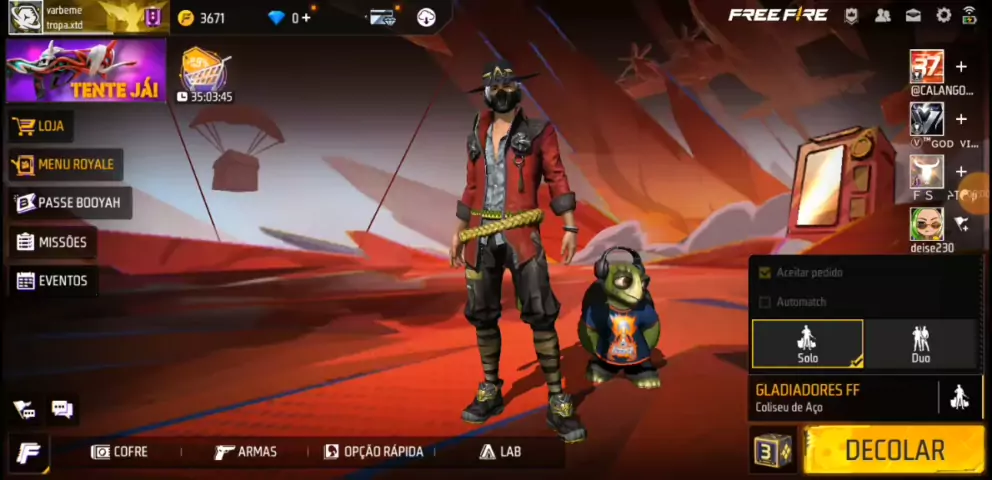Open the Missões menu
Viewport: 992px width, 480px height.
point(52,242)
